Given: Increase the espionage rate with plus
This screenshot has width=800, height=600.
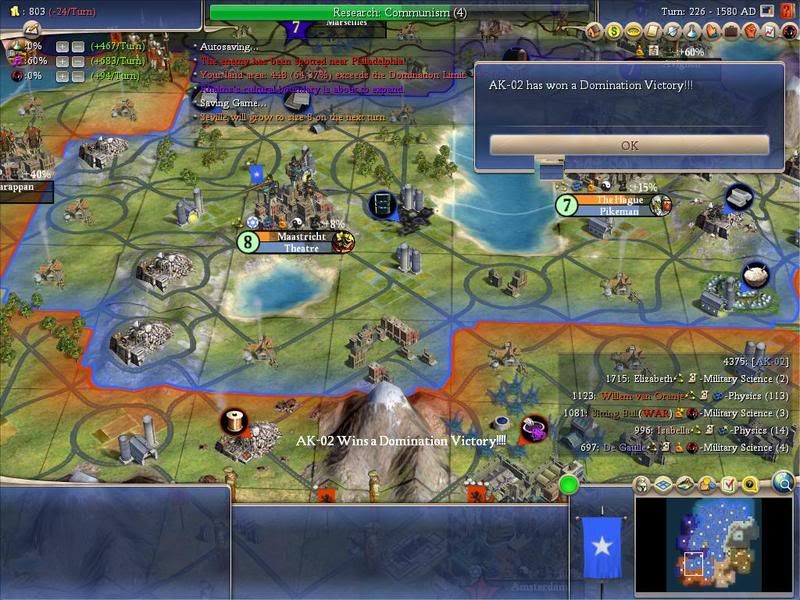Looking at the screenshot, I should click(x=62, y=75).
